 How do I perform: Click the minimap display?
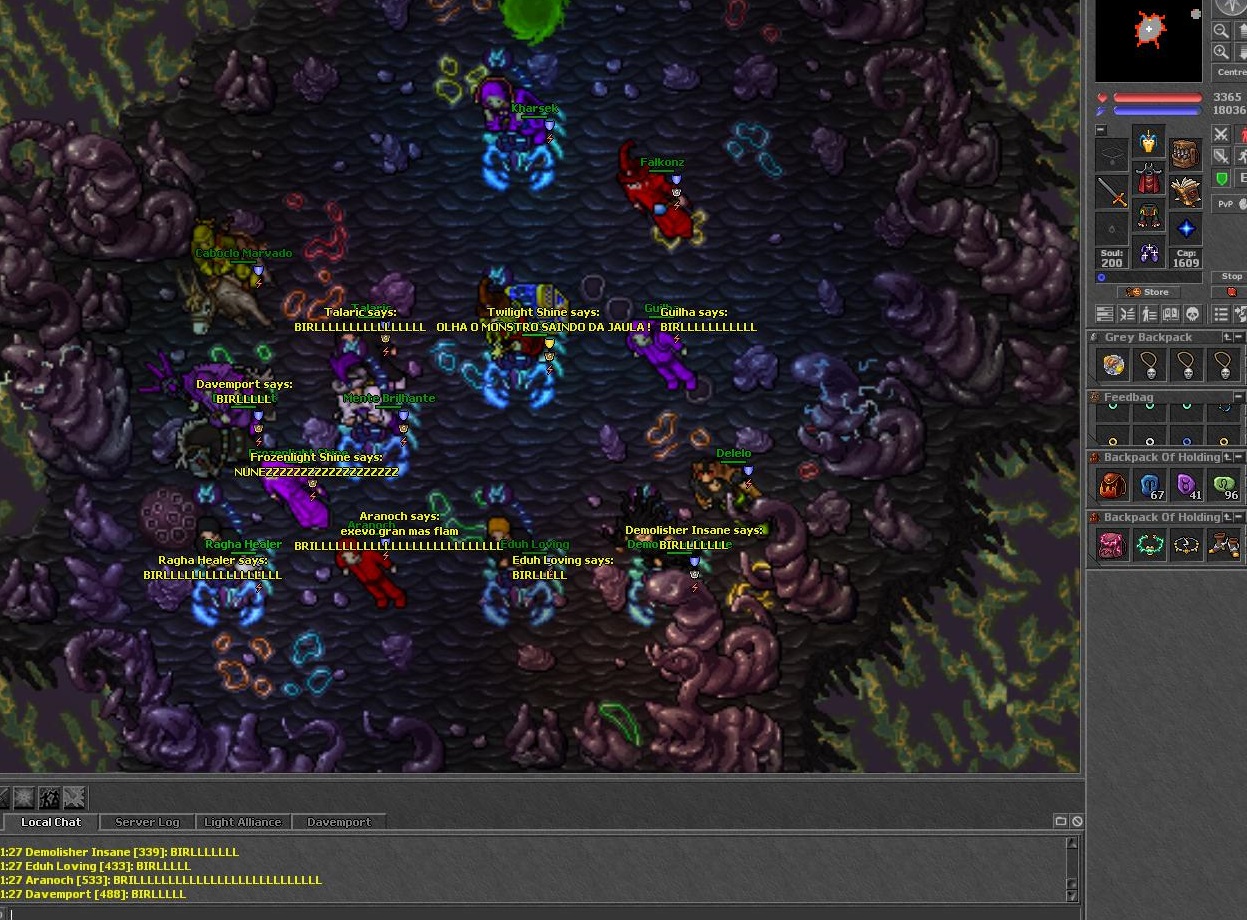click(1148, 39)
